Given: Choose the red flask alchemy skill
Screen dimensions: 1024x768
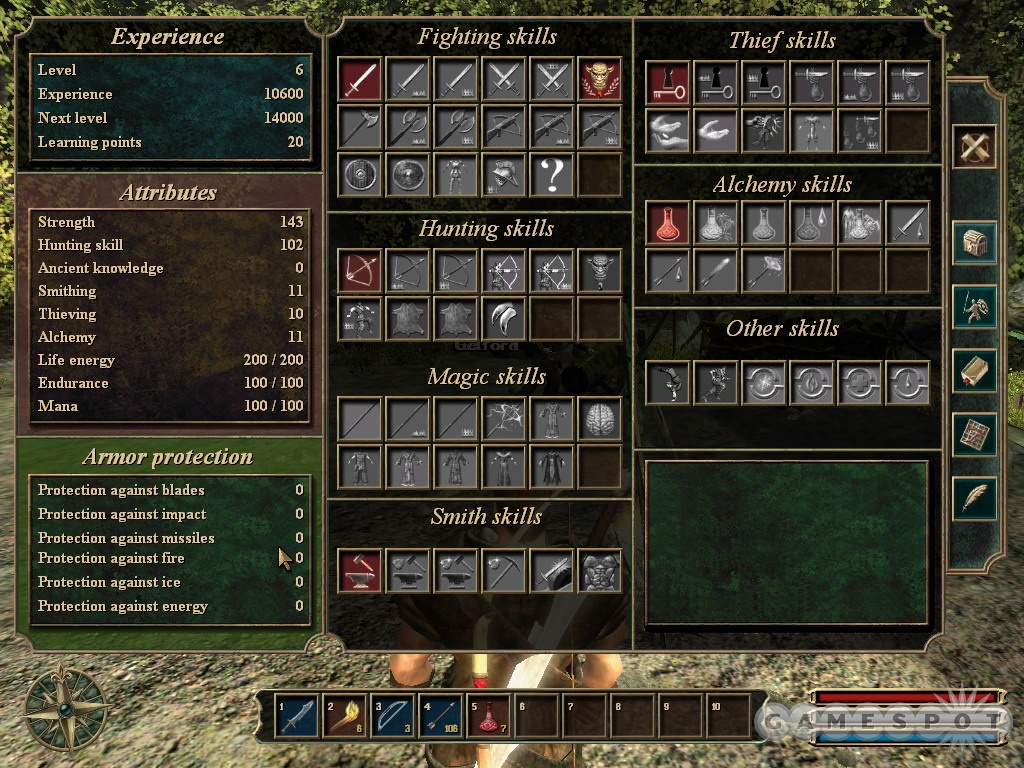Looking at the screenshot, I should tap(668, 223).
